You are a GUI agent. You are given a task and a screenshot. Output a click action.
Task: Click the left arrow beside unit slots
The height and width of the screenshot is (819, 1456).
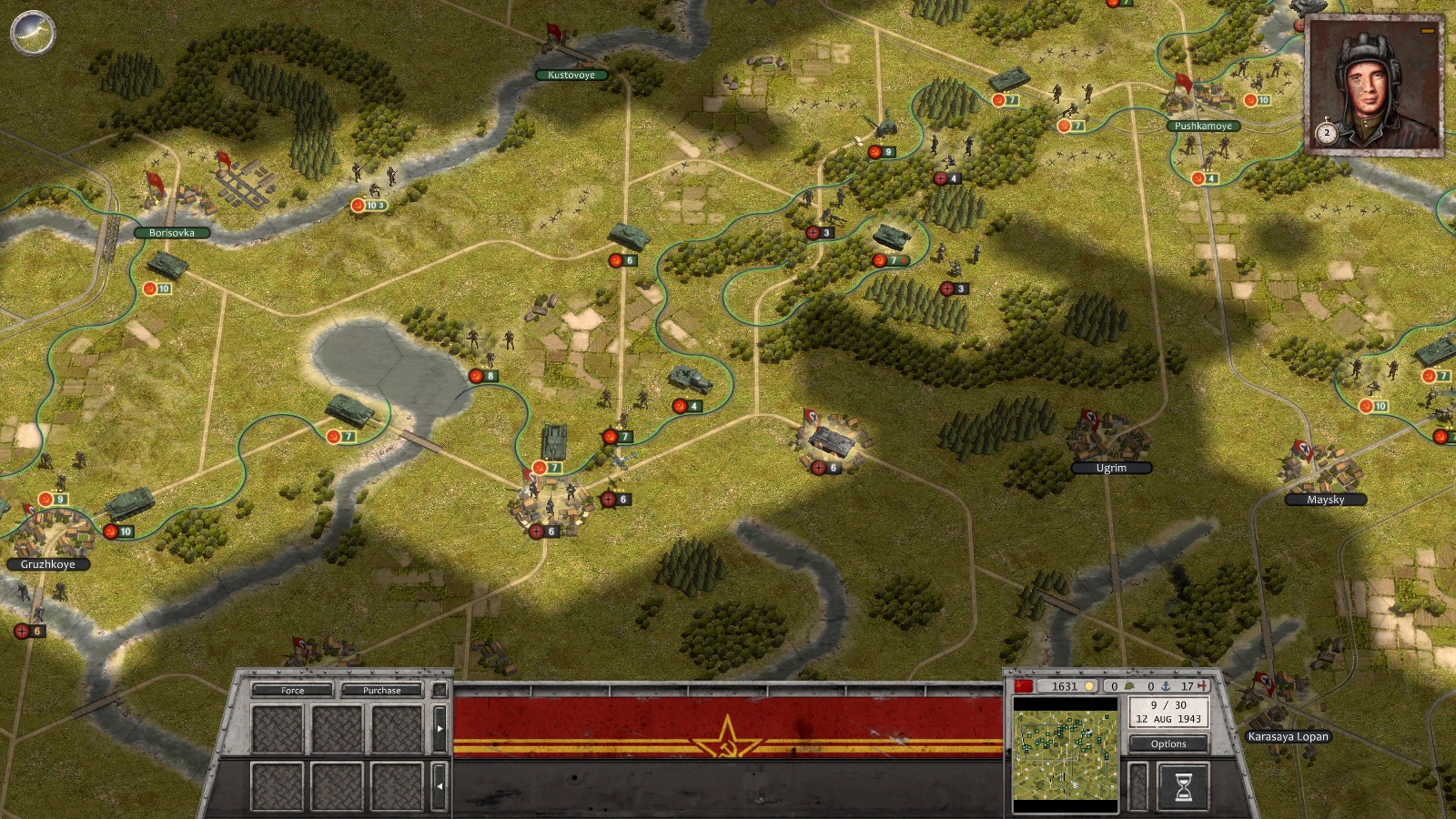click(440, 786)
